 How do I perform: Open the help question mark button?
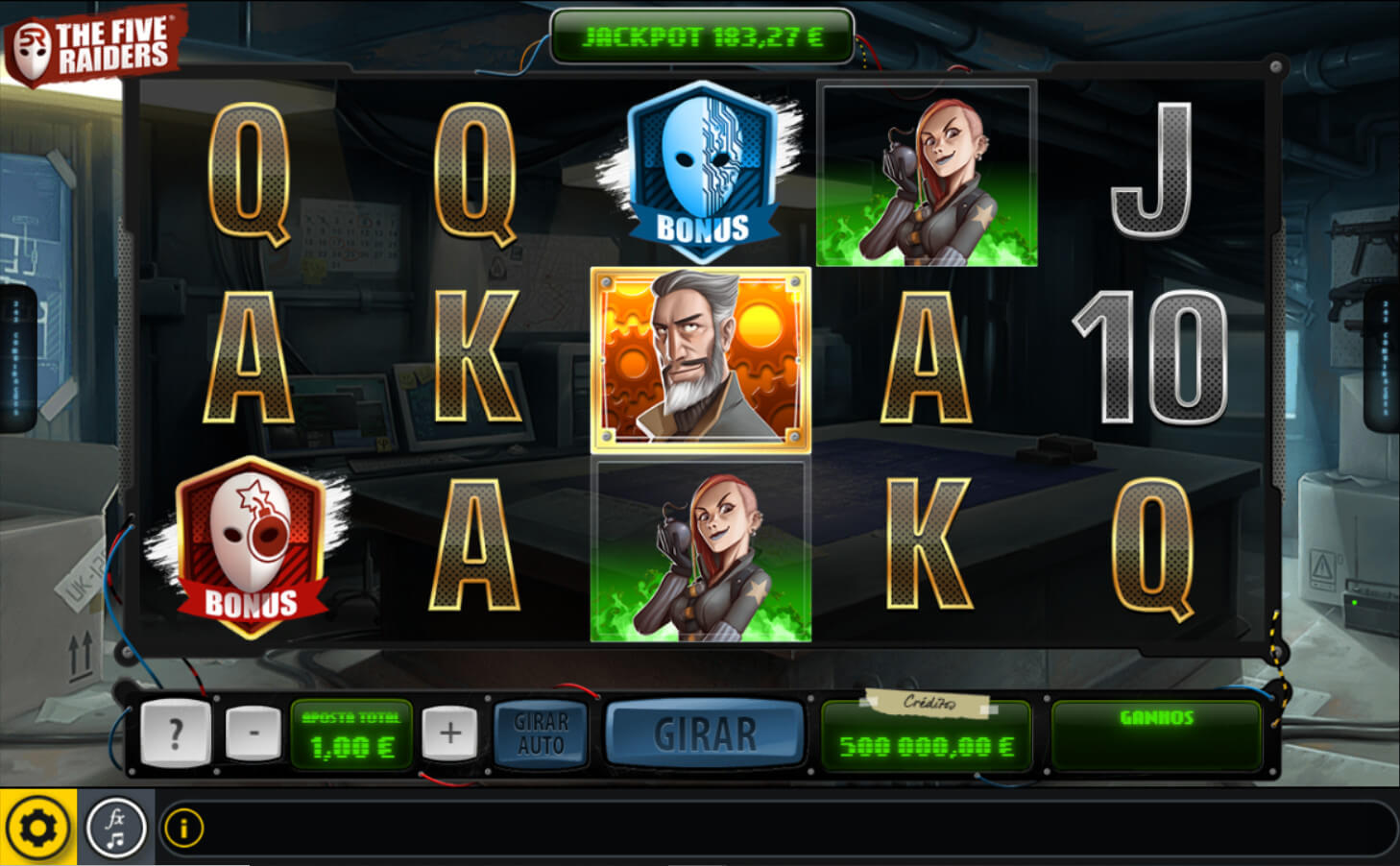[175, 734]
